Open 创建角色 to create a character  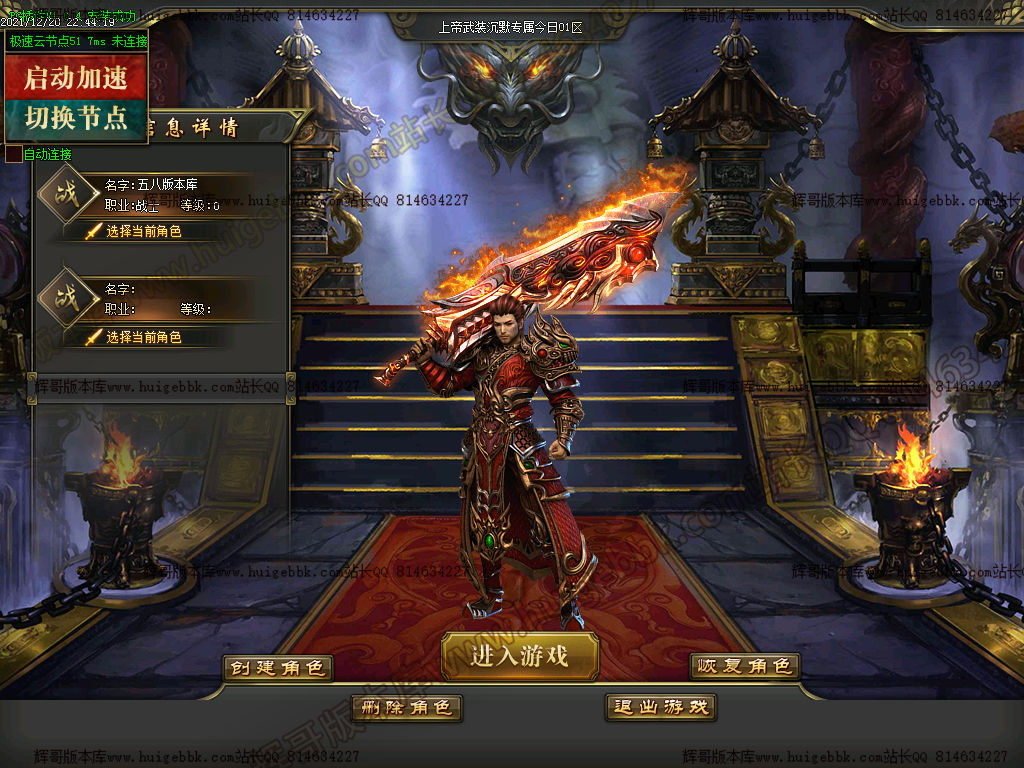pyautogui.click(x=278, y=667)
